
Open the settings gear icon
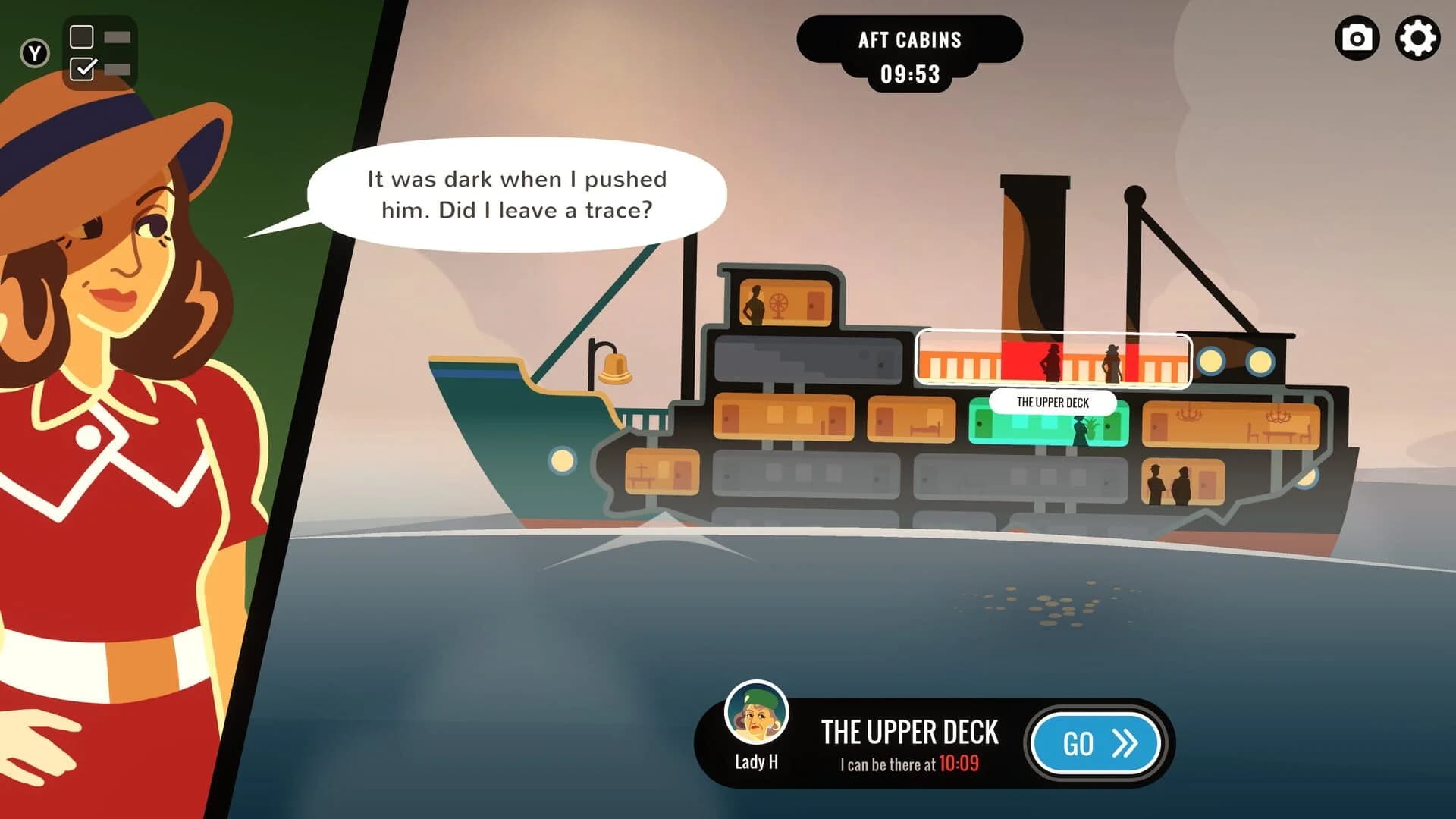[1417, 39]
